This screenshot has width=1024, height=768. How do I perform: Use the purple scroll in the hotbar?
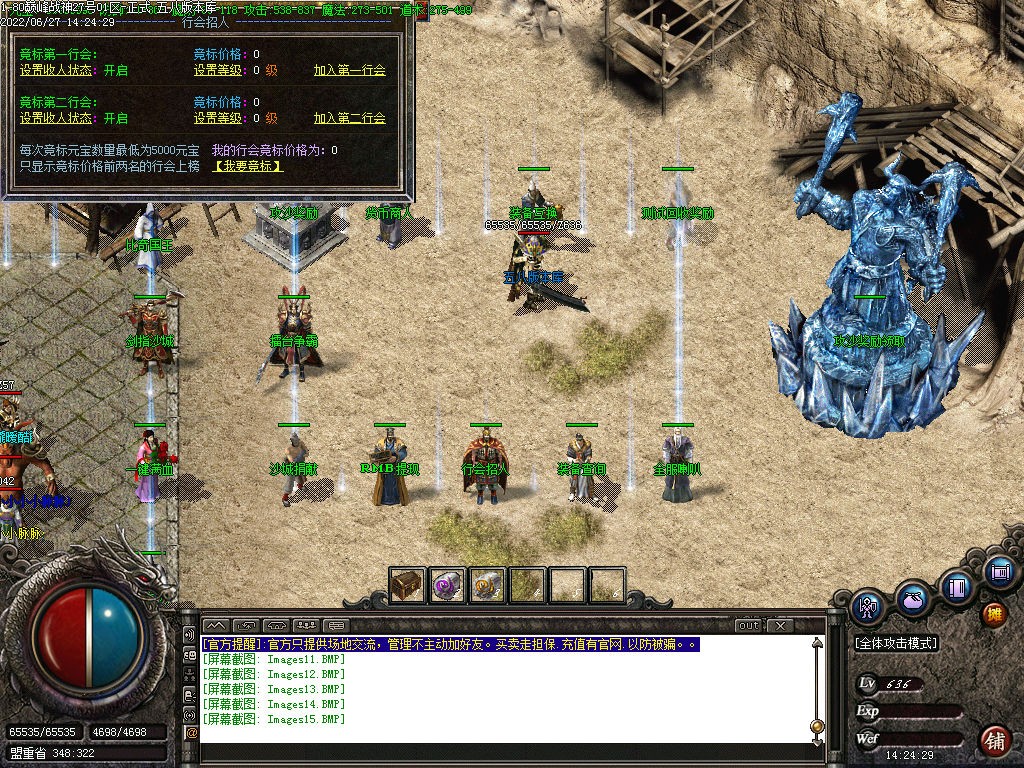(x=447, y=585)
